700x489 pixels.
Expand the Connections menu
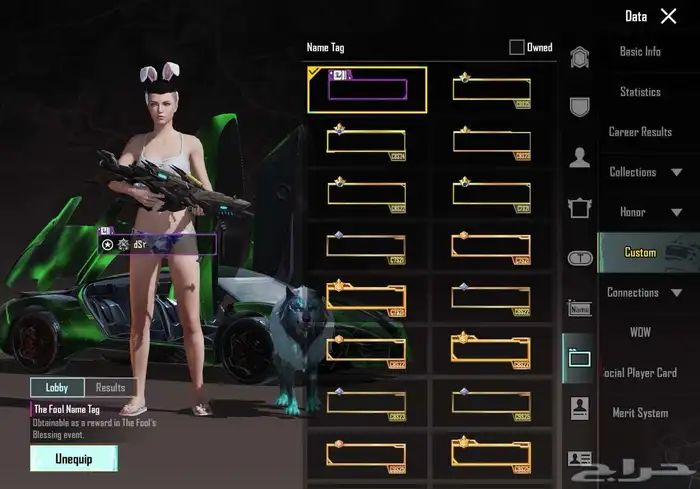point(646,293)
